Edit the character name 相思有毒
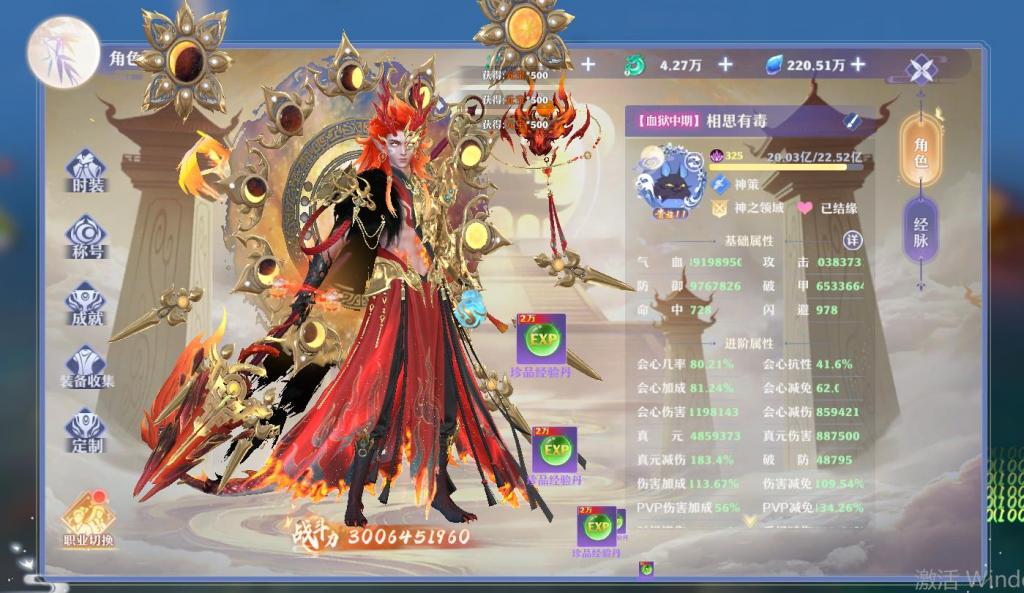Viewport: 1024px width, 593px height. [x=851, y=121]
